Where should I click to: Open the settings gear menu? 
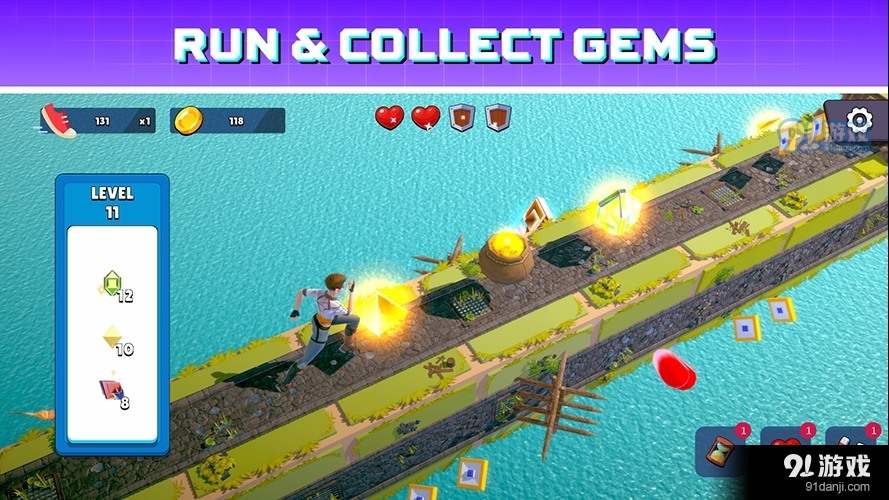pyautogui.click(x=859, y=120)
